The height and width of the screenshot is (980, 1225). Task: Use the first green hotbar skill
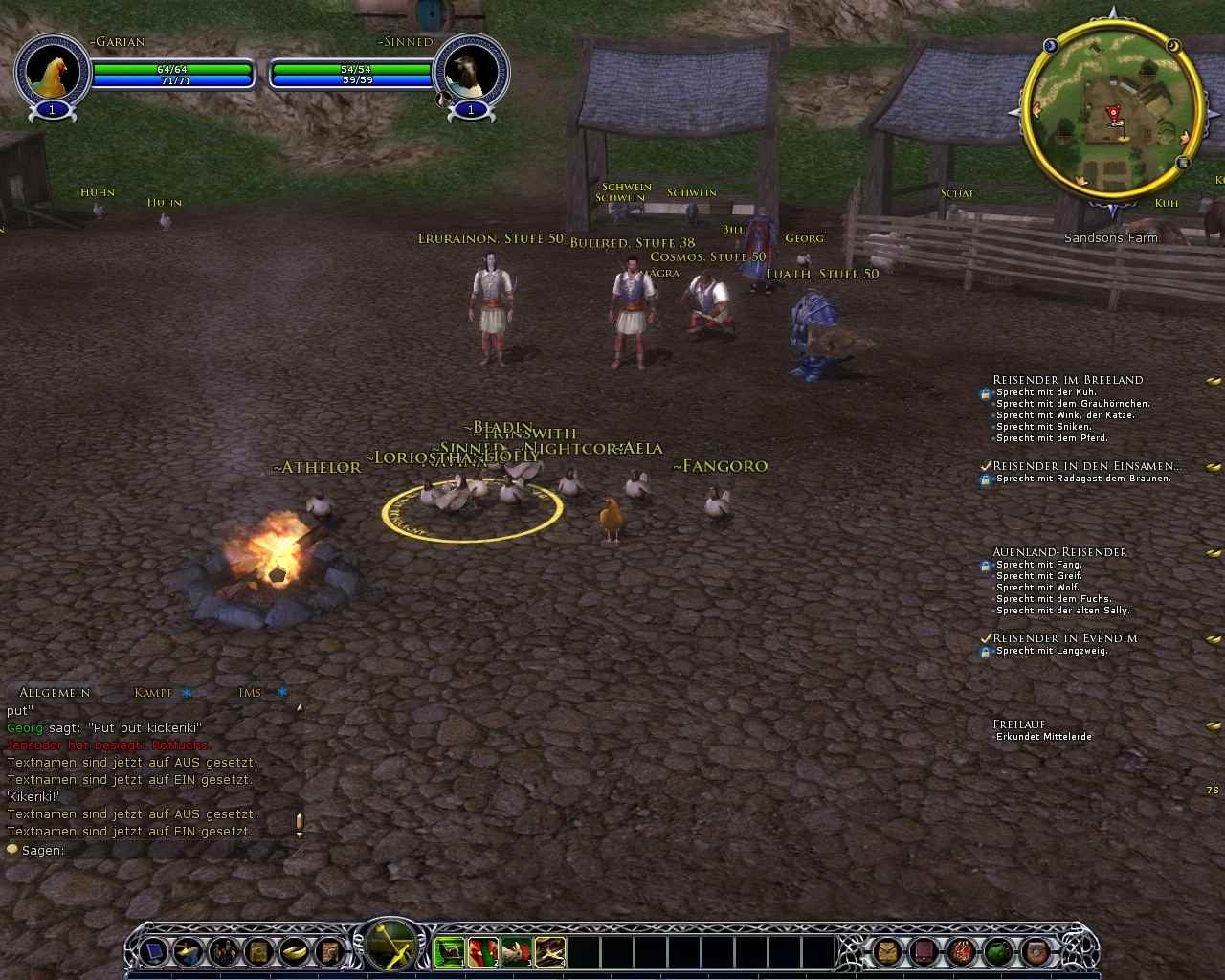450,951
